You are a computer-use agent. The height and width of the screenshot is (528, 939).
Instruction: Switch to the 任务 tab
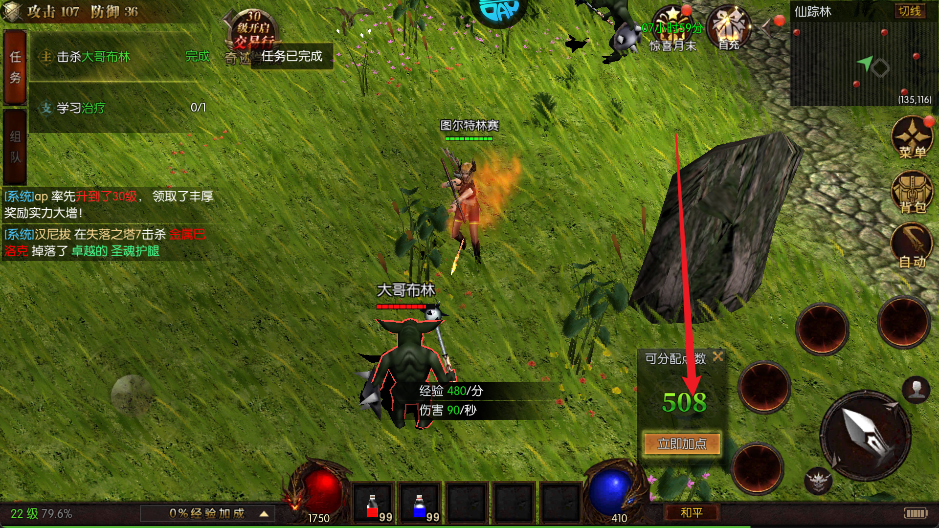point(15,67)
